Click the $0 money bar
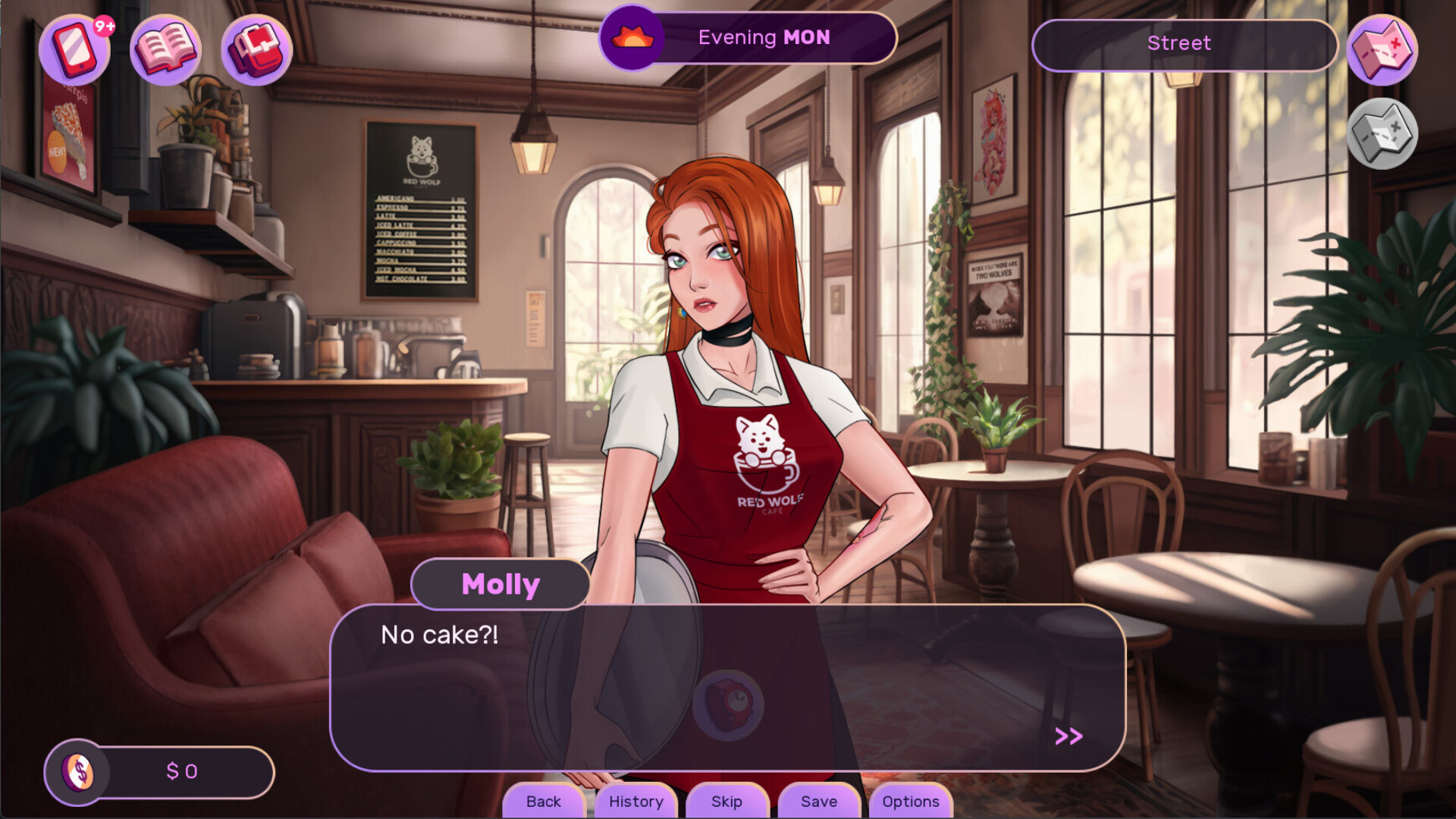 point(182,772)
